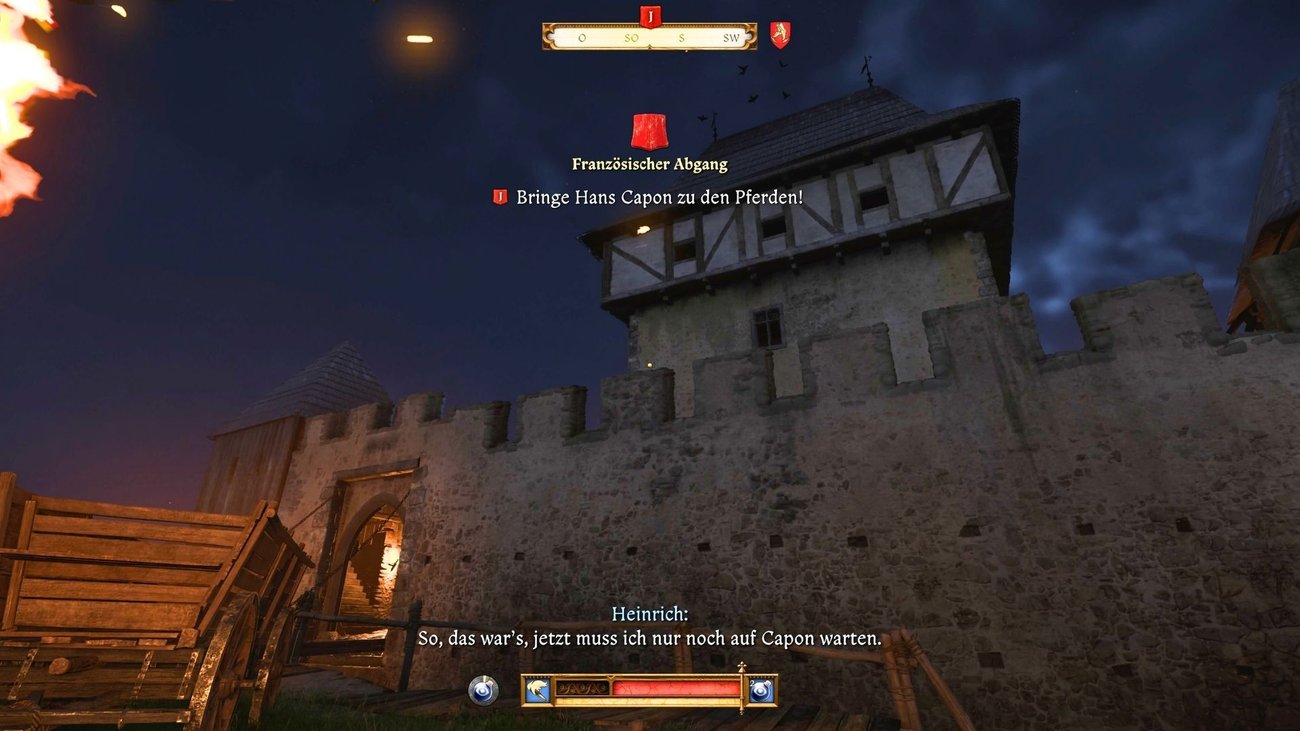1300x731 pixels.
Task: Click the Französischer Abgang quest marker banner
Action: pos(649,130)
